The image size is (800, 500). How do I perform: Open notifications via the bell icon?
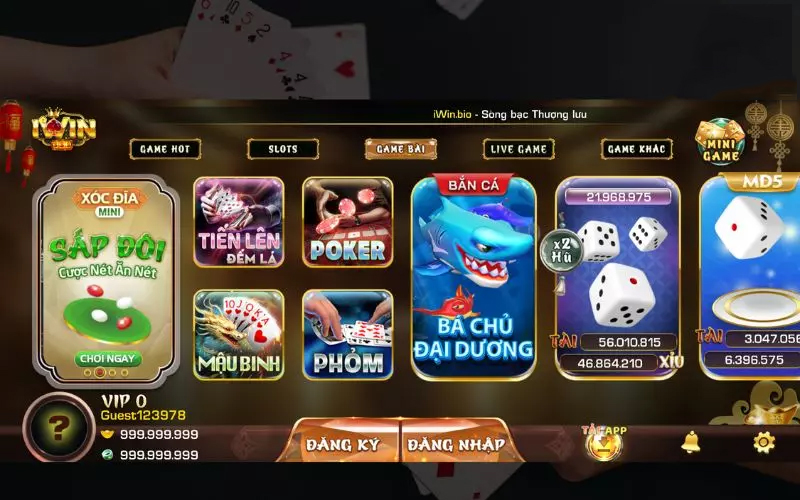tap(691, 441)
